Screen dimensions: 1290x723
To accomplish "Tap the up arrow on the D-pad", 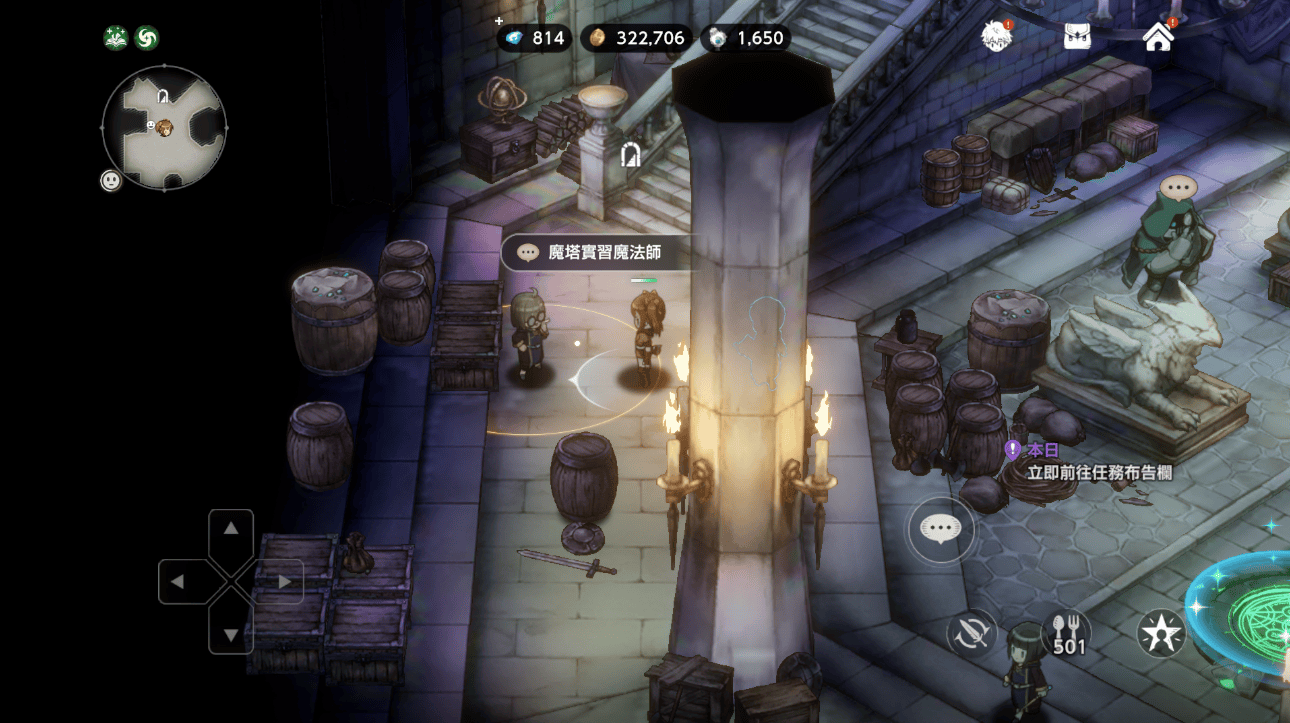I will [x=231, y=529].
